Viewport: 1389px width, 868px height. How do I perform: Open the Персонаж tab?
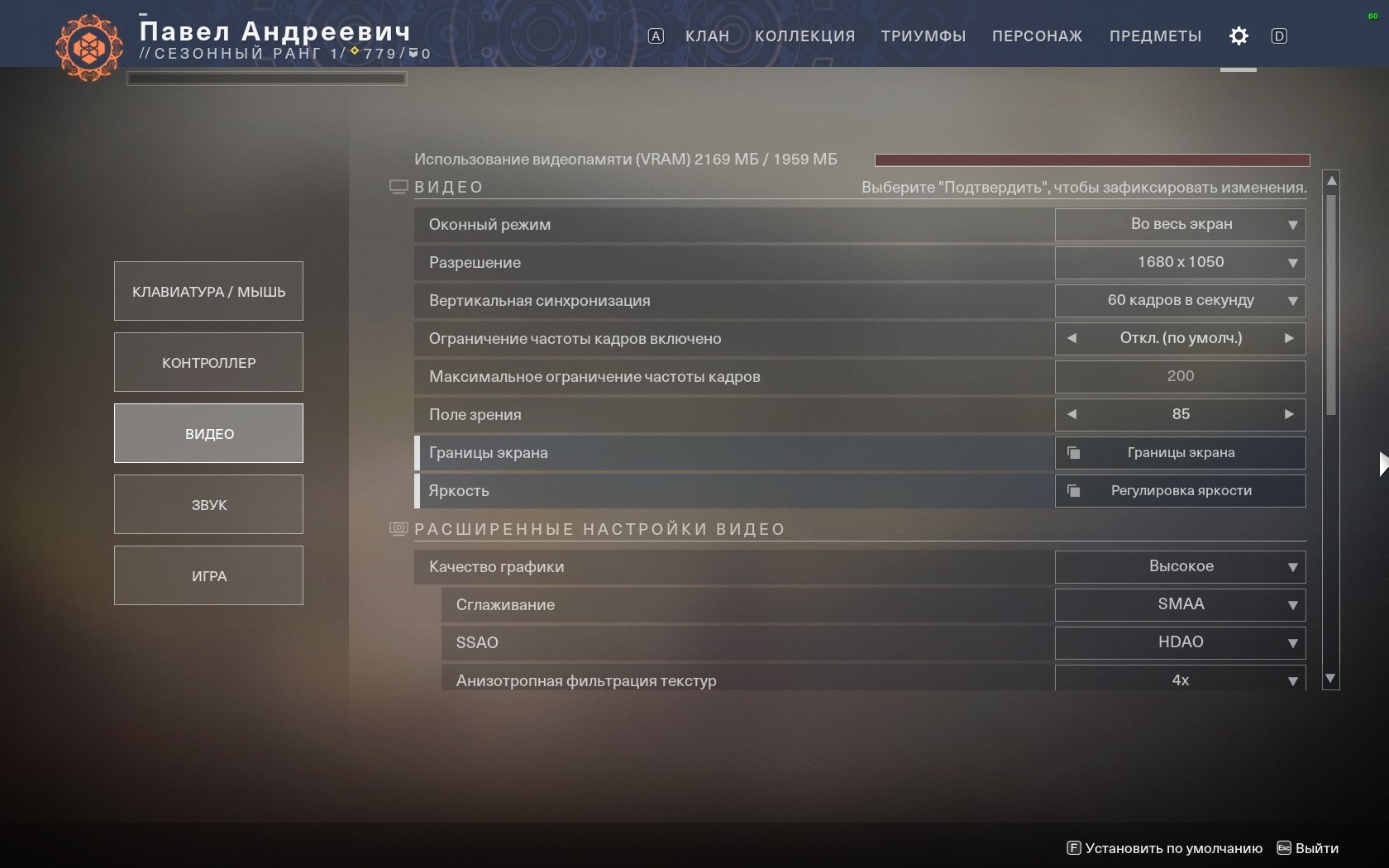[1037, 36]
